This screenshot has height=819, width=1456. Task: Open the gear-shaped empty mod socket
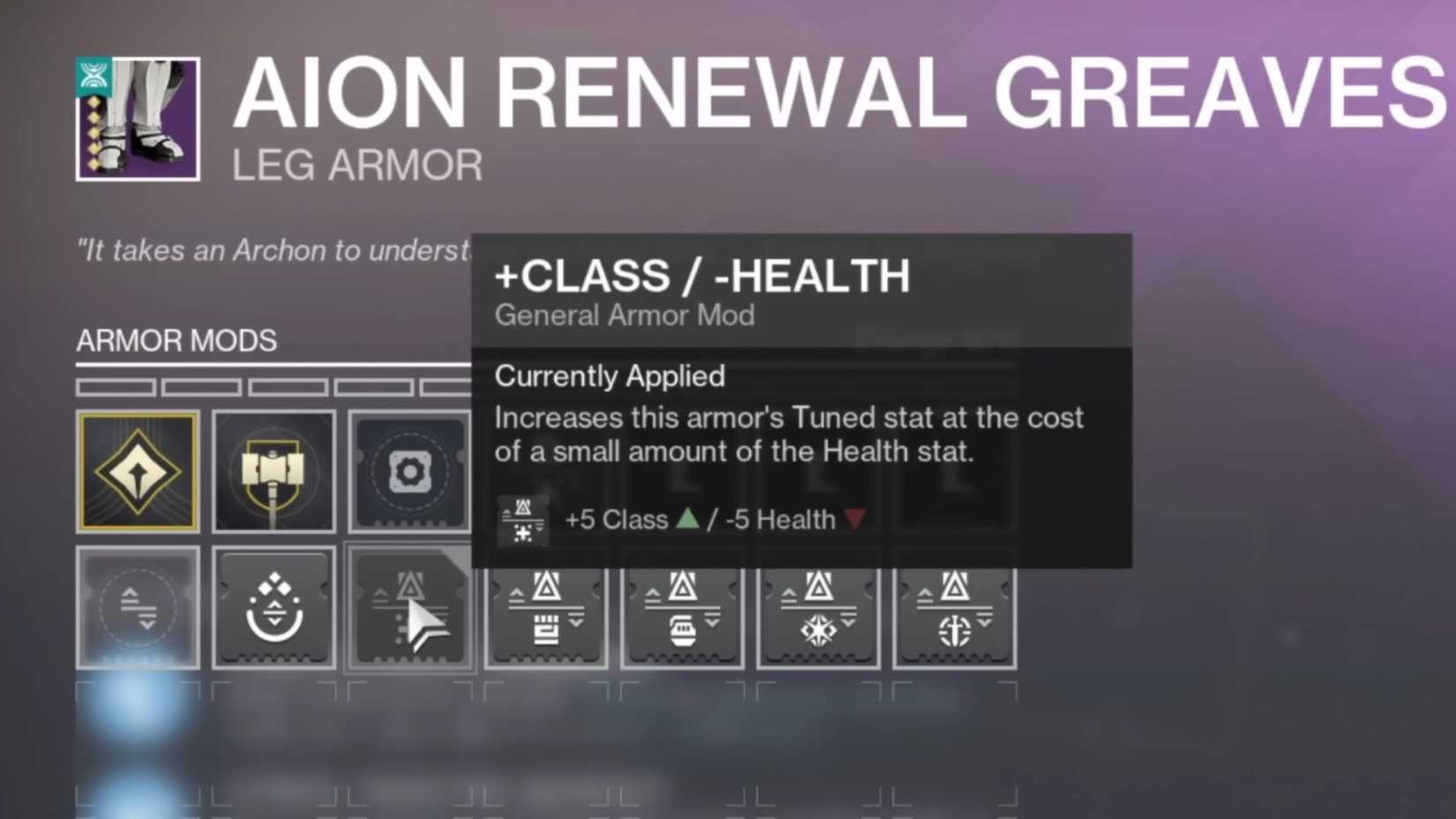click(409, 470)
